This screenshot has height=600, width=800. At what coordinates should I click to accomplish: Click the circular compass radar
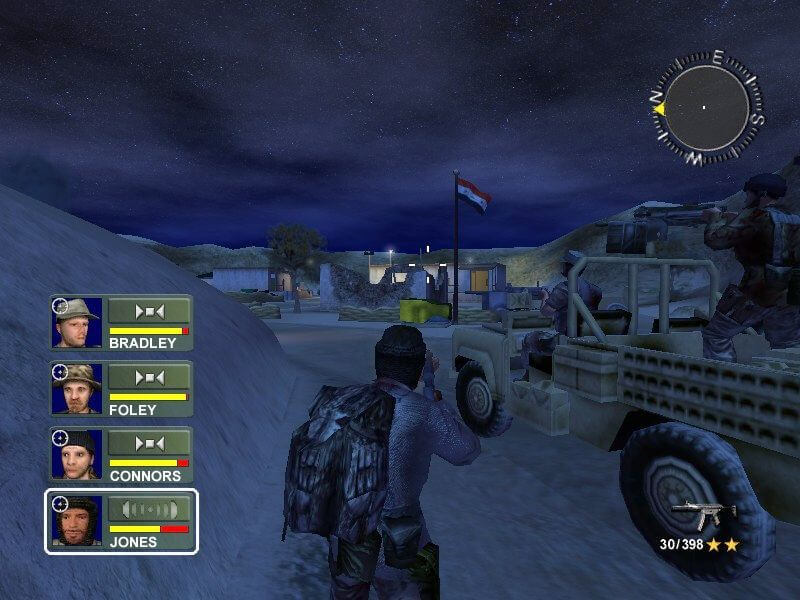point(705,107)
